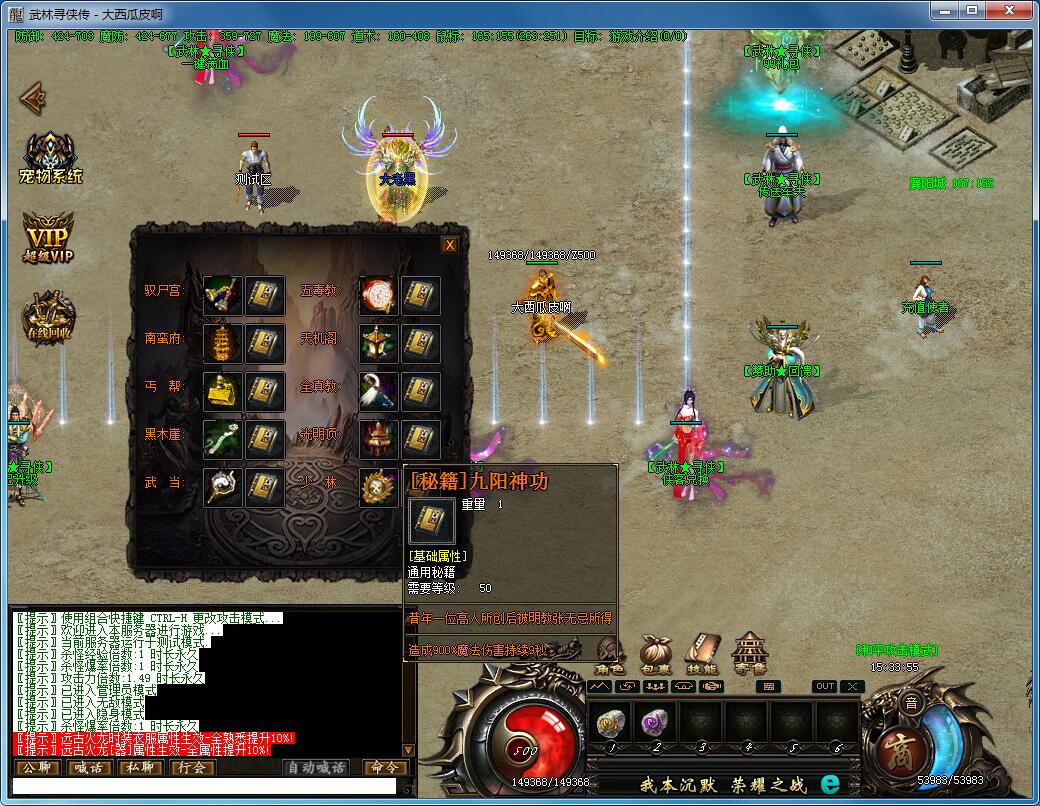Open the 超级VIP menu
This screenshot has width=1040, height=806.
pos(49,237)
